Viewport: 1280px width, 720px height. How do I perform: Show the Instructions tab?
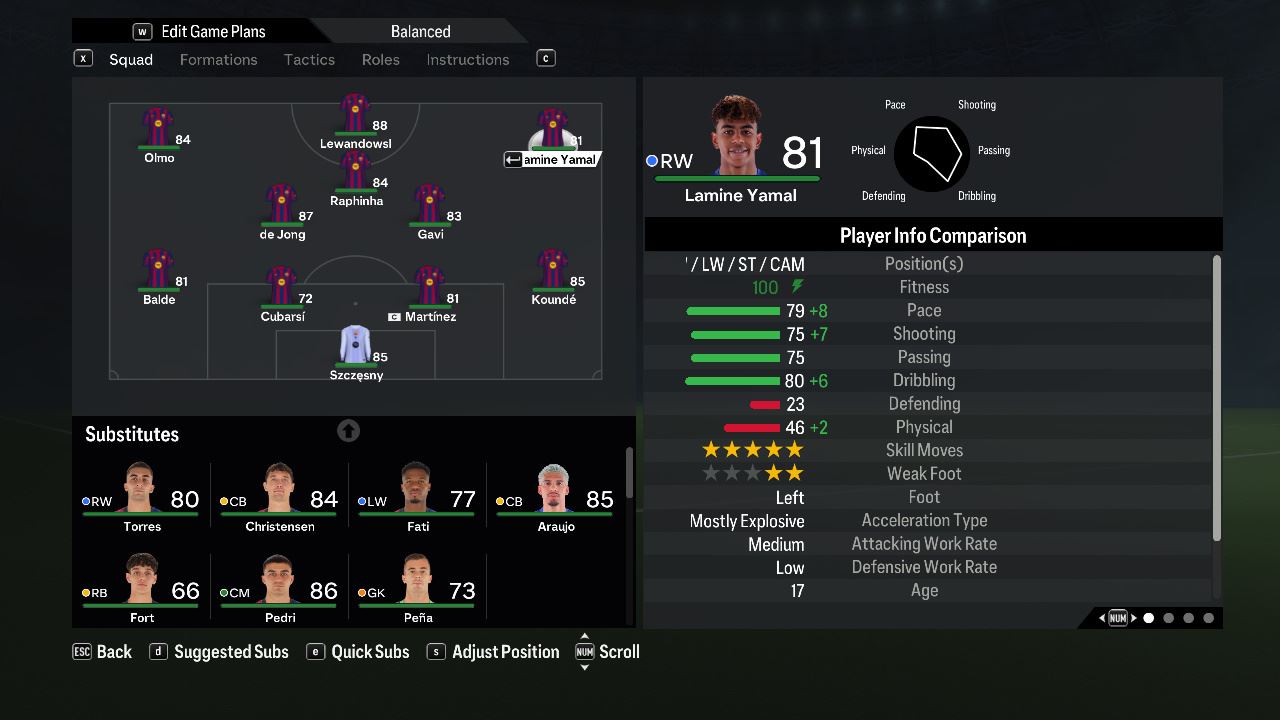click(x=467, y=60)
